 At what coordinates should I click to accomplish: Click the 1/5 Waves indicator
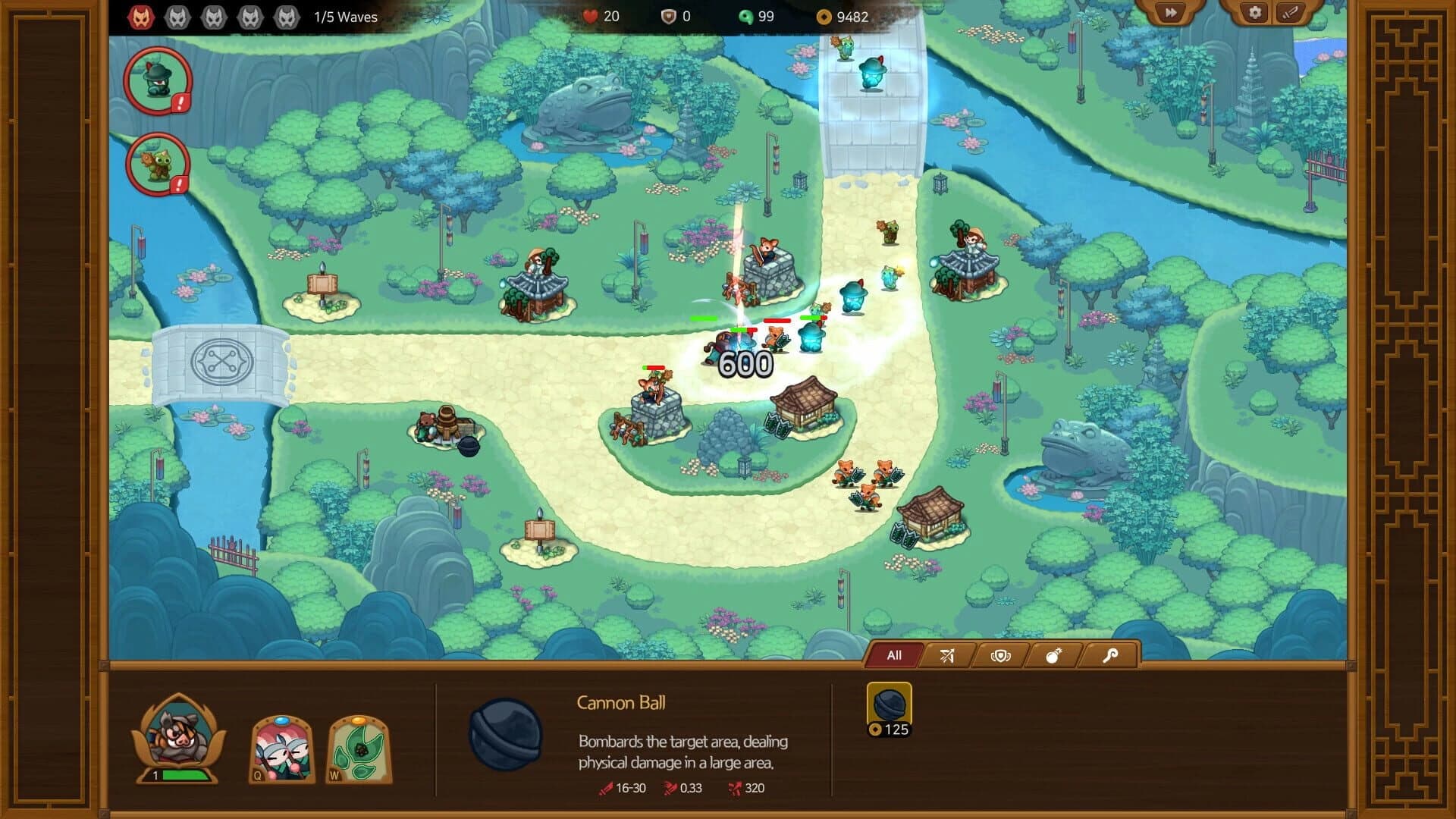(x=346, y=16)
